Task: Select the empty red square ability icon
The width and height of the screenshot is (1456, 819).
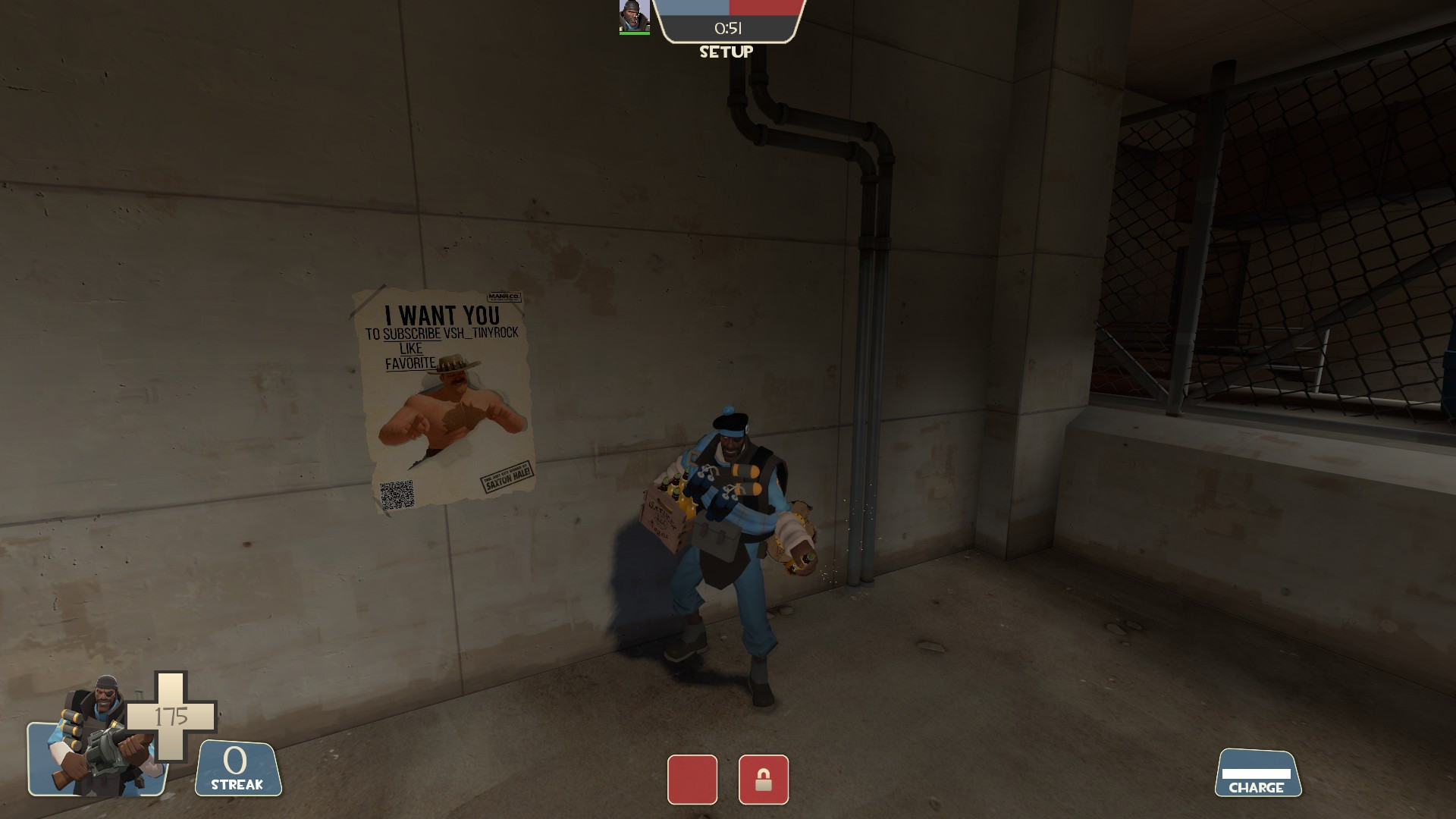Action: pyautogui.click(x=692, y=780)
